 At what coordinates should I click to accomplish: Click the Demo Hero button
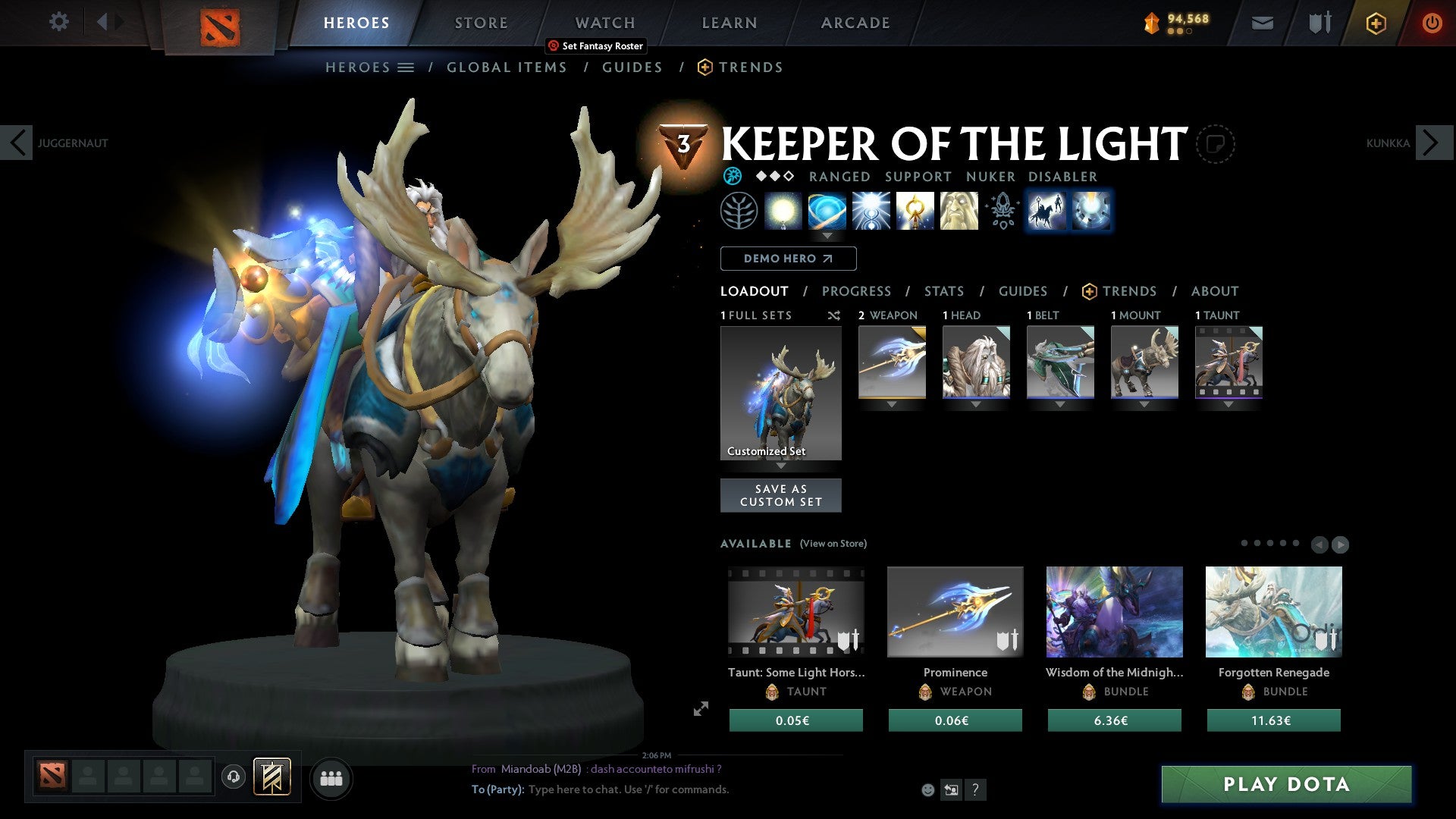click(x=788, y=259)
